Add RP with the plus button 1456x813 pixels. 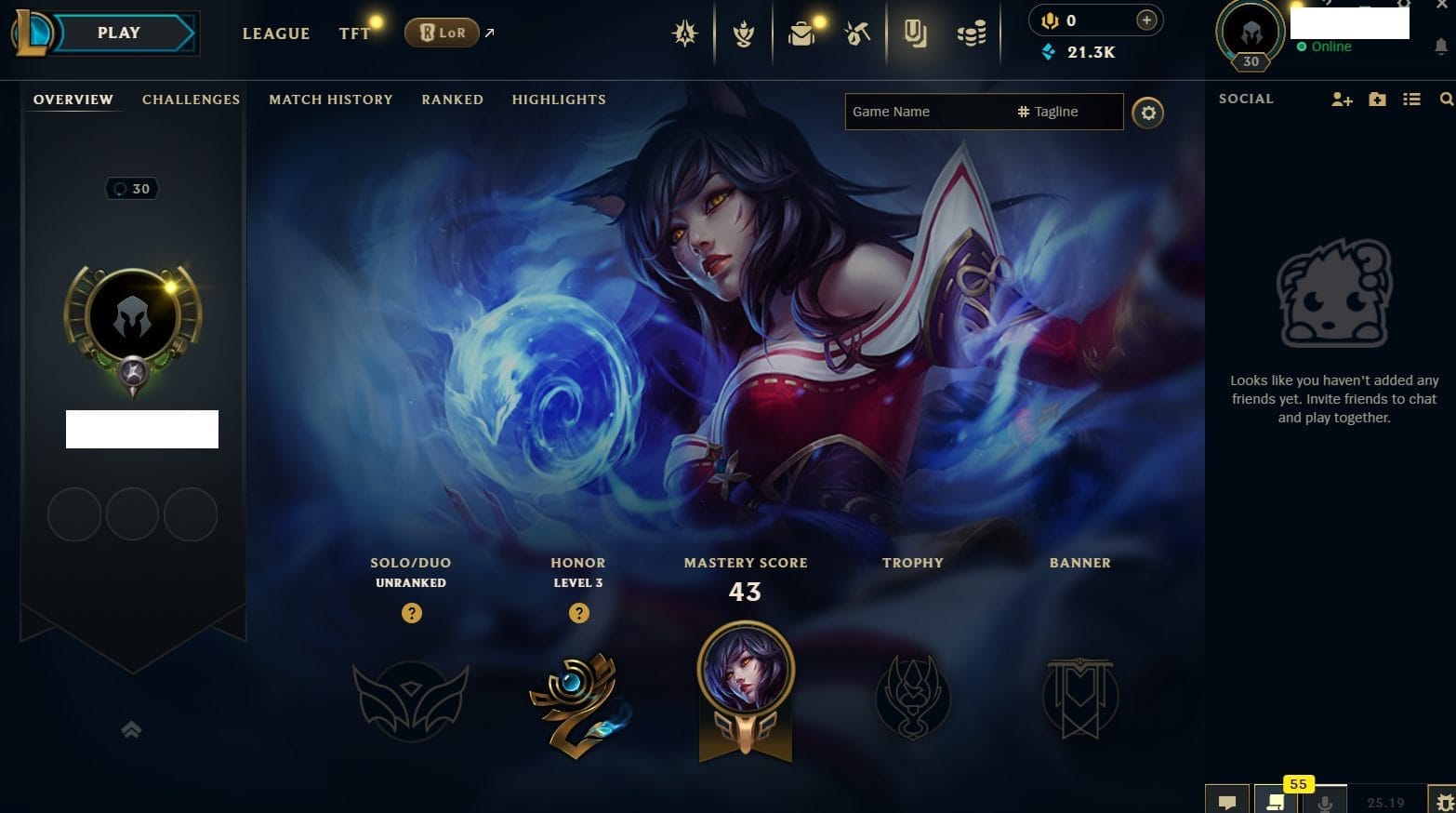pos(1146,20)
